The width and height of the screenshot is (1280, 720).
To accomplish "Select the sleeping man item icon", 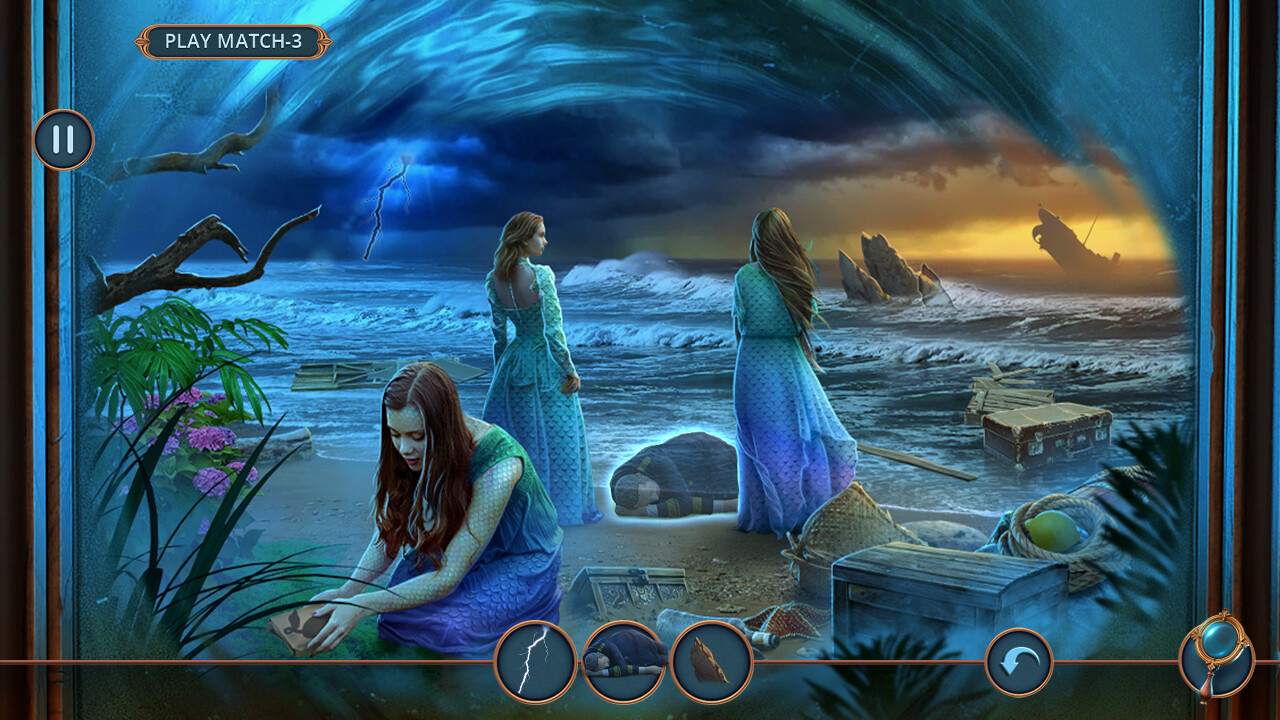I will [x=624, y=662].
